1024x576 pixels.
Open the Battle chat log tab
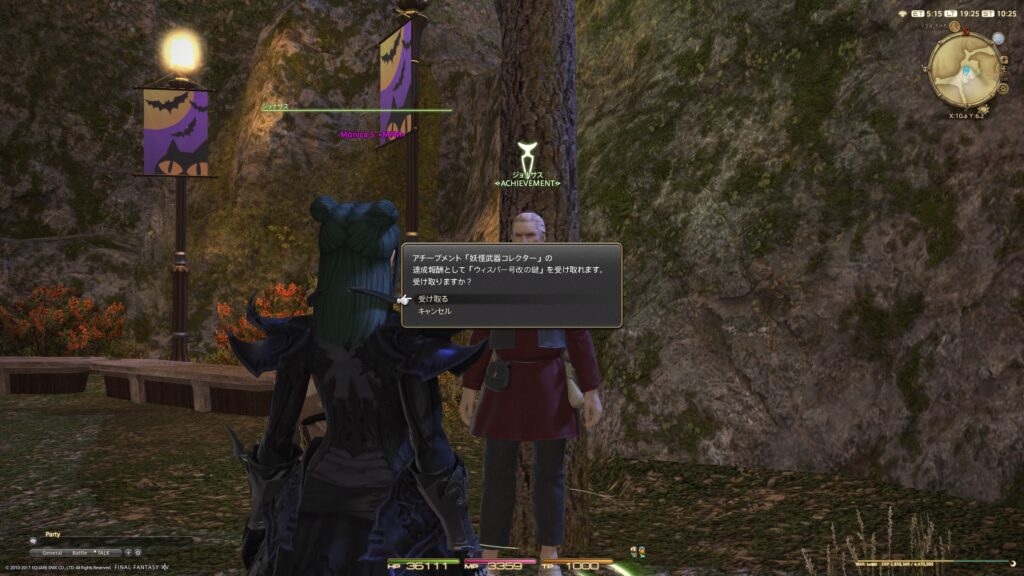[x=79, y=552]
